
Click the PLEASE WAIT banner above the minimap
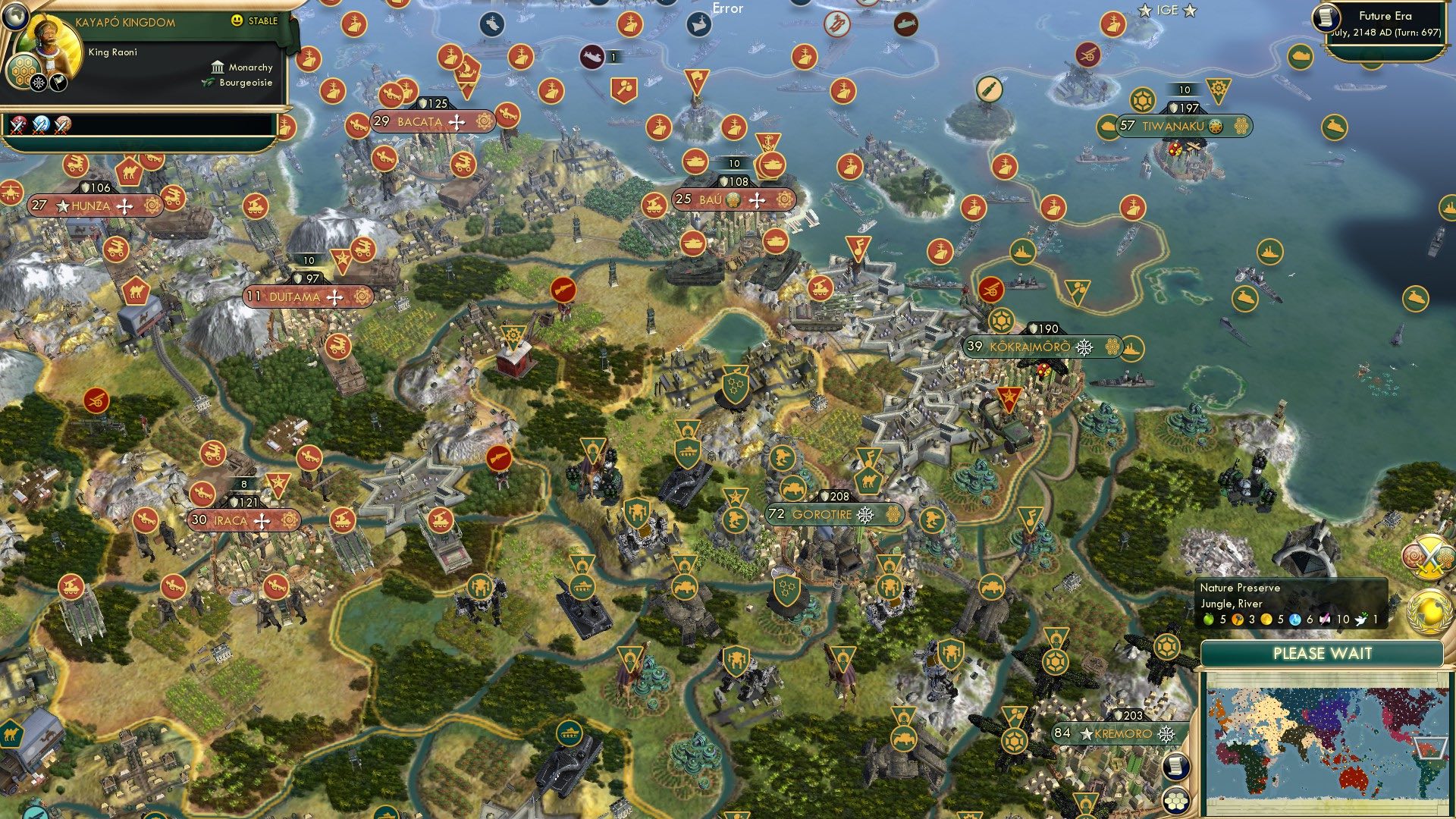1323,652
